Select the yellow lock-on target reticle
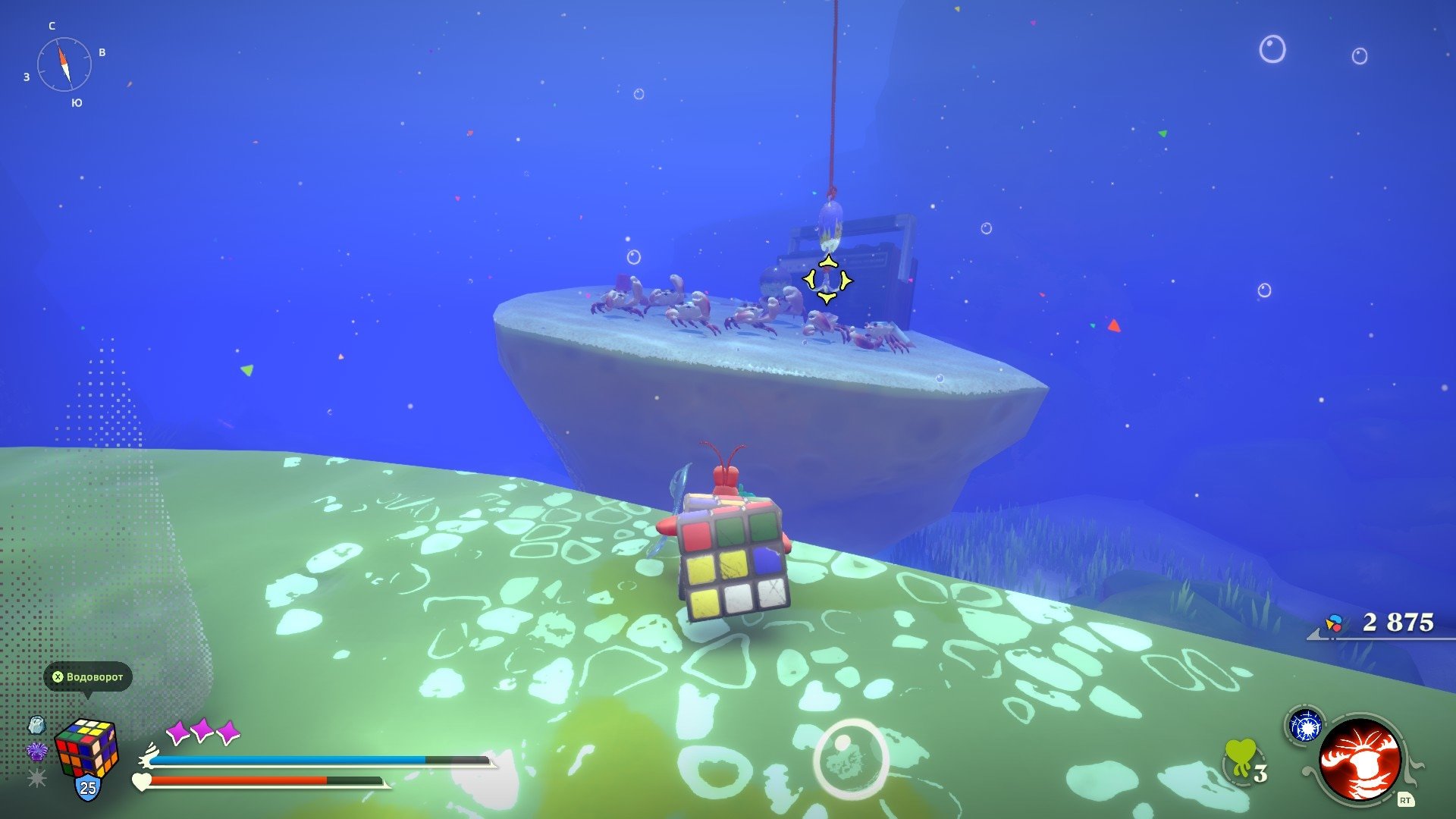 [x=827, y=281]
